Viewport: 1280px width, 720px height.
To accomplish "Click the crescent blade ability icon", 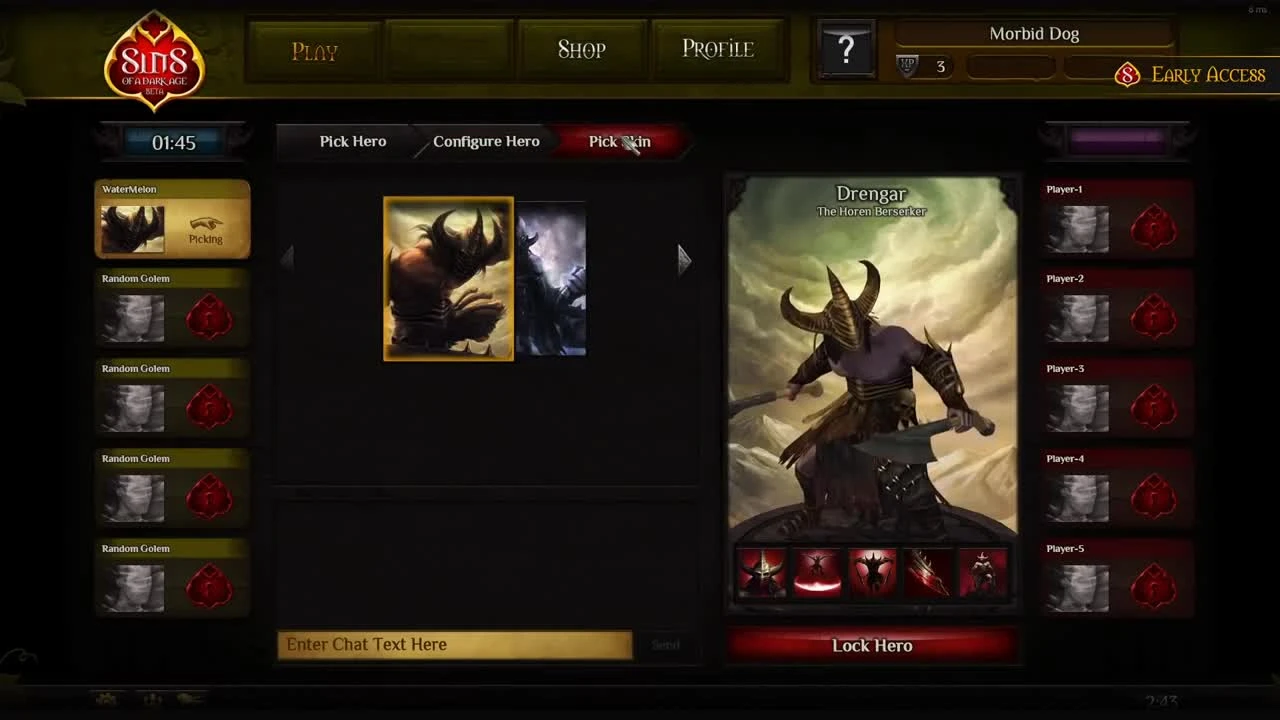I will [816, 570].
